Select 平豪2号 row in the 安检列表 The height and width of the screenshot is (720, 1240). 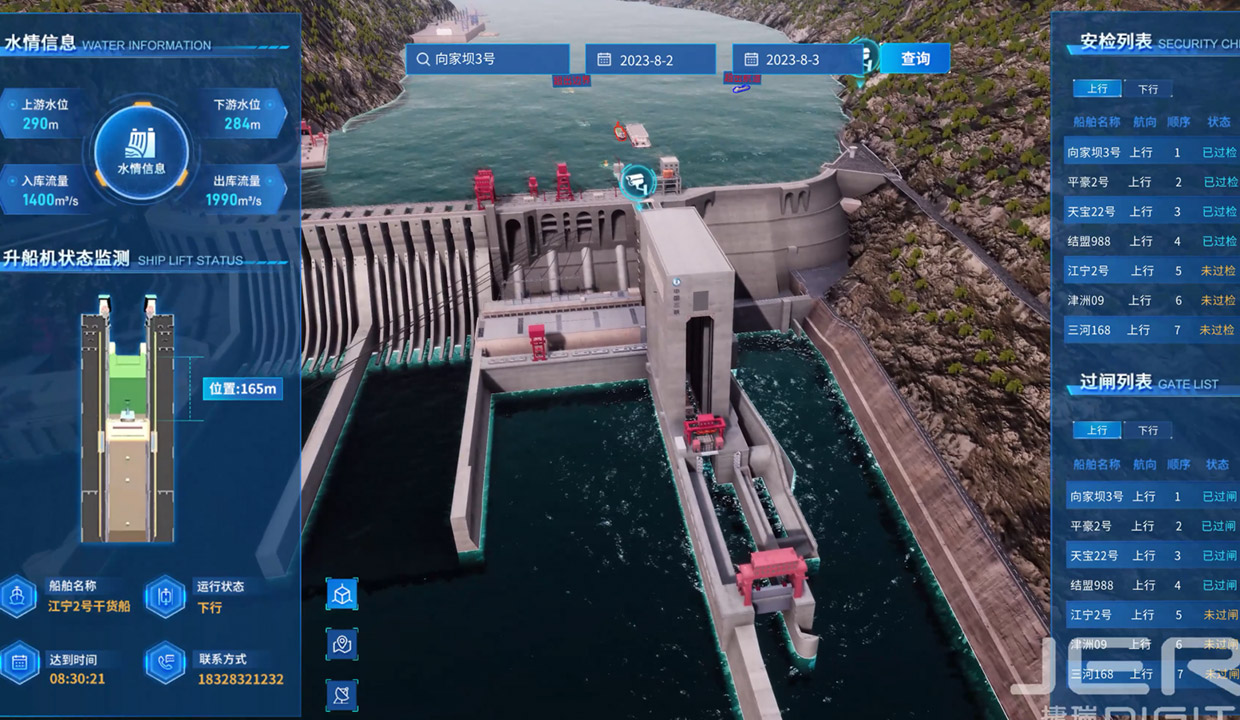click(1150, 182)
